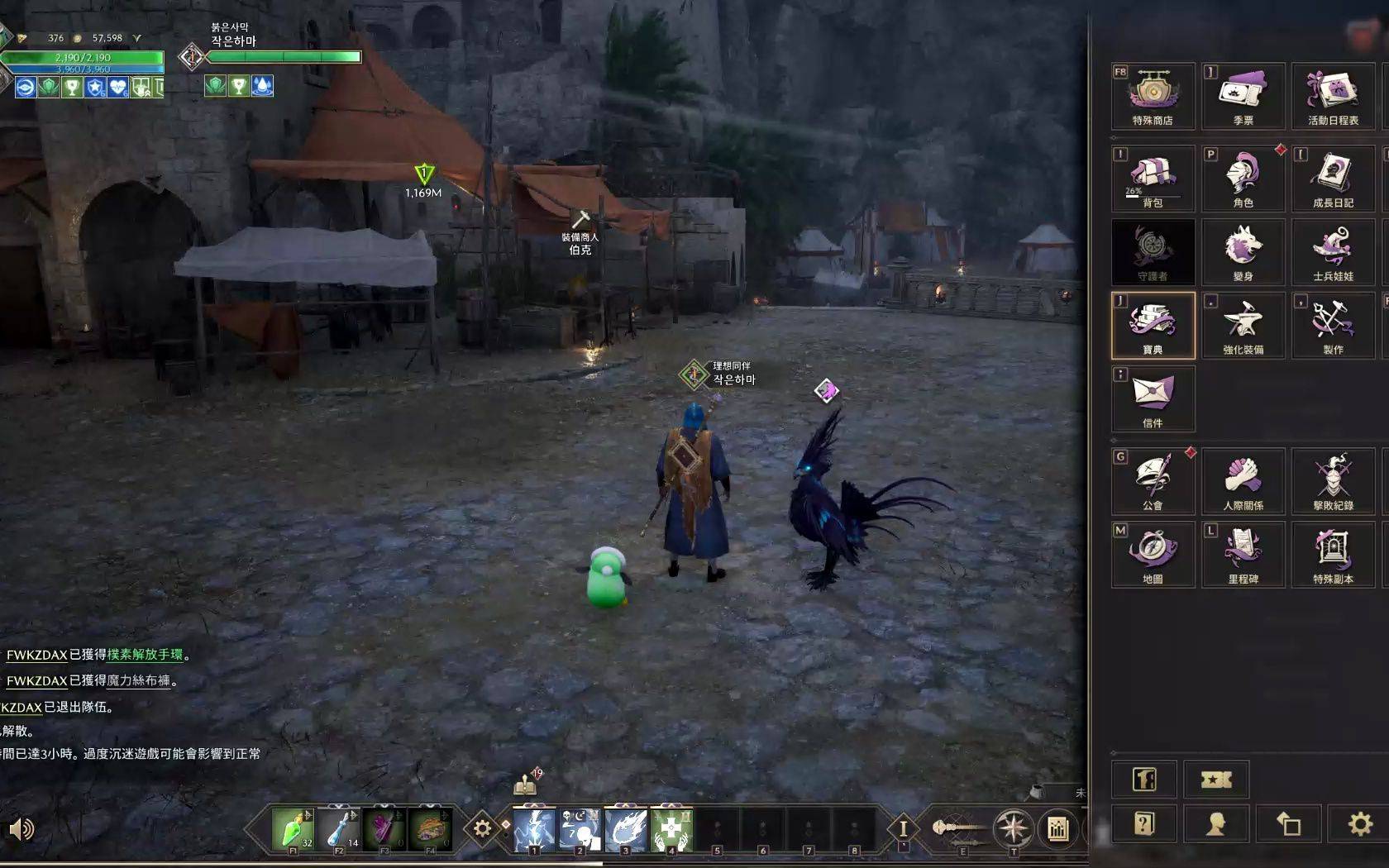The height and width of the screenshot is (868, 1389).
Task: Open the 背包 backpack inventory
Action: [x=1153, y=177]
